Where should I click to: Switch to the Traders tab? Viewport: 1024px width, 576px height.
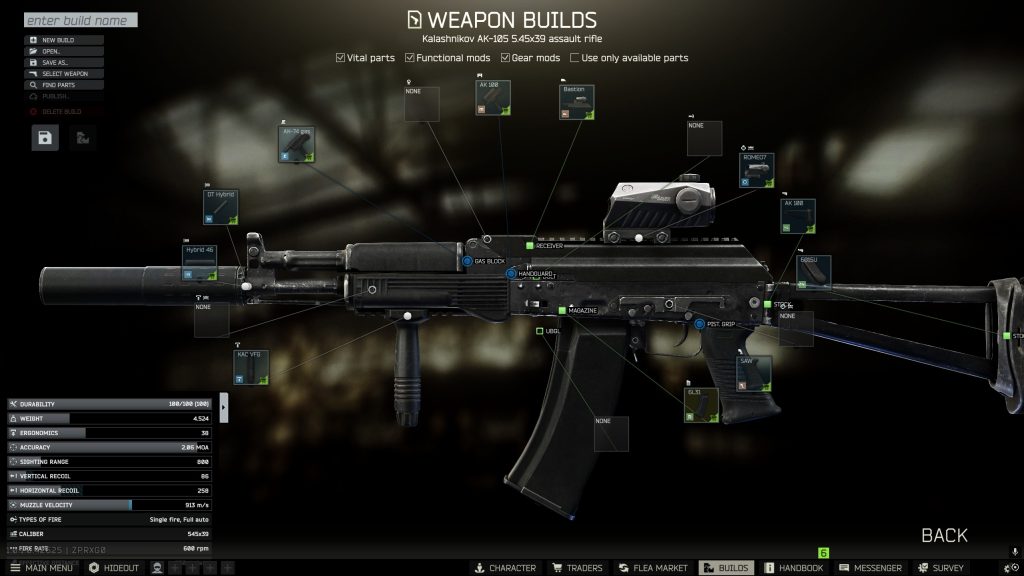(x=577, y=568)
